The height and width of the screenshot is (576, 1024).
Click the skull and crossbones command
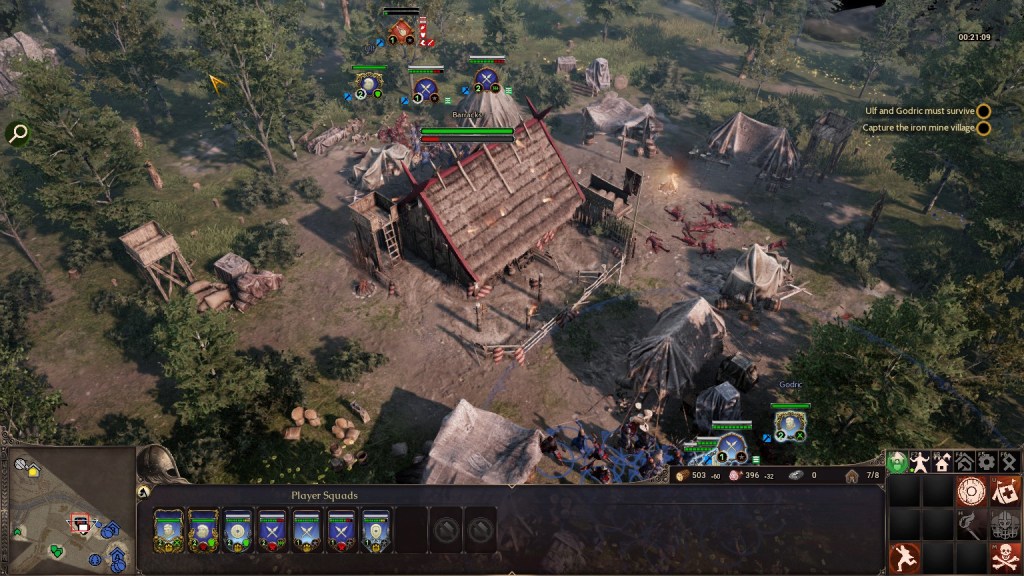(x=1004, y=557)
